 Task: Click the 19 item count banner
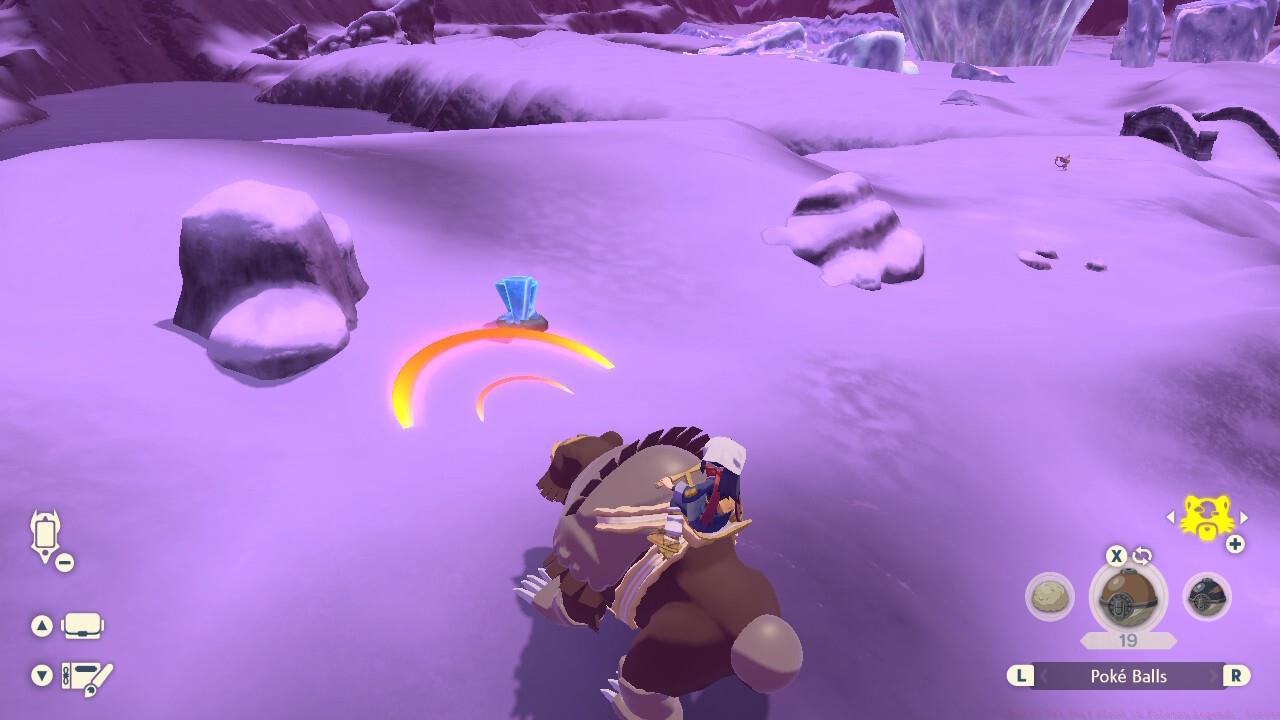pos(1128,638)
